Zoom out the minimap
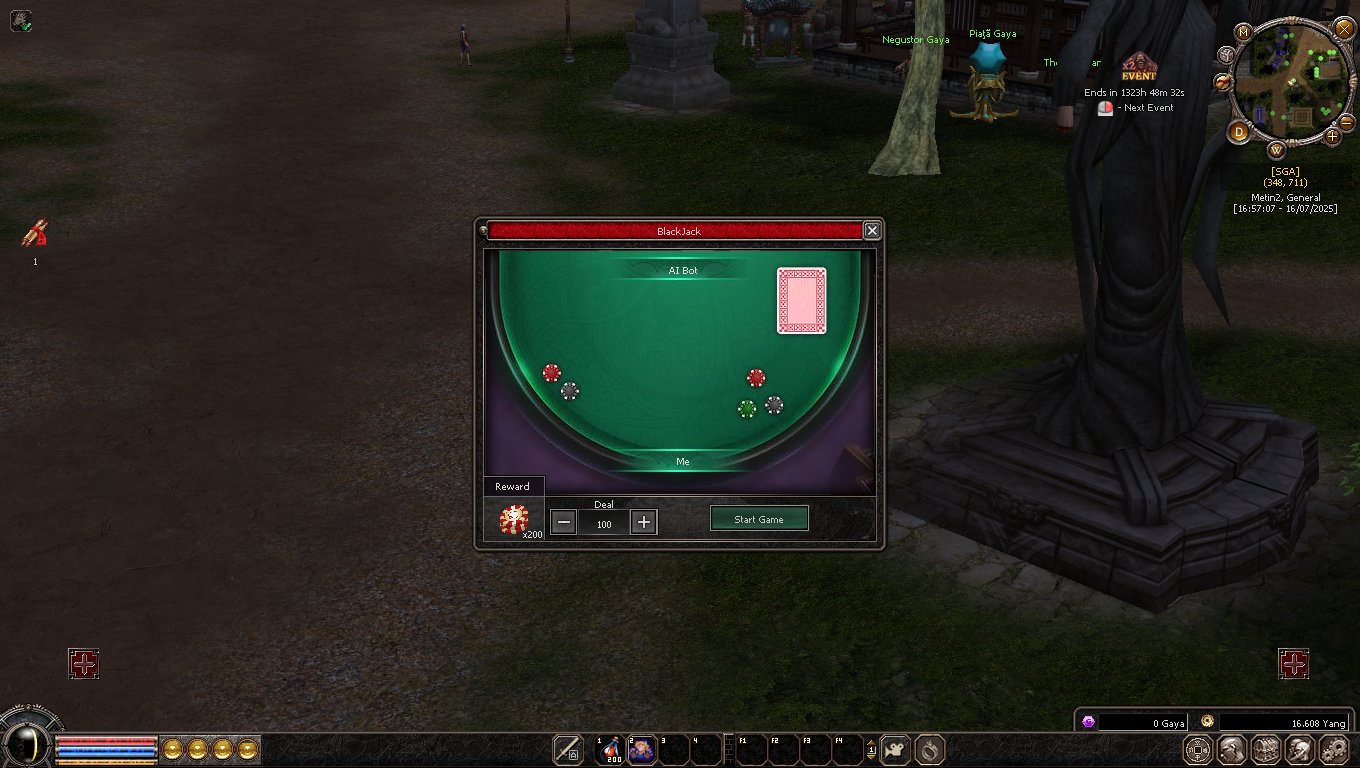Image resolution: width=1360 pixels, height=768 pixels. click(x=1347, y=121)
